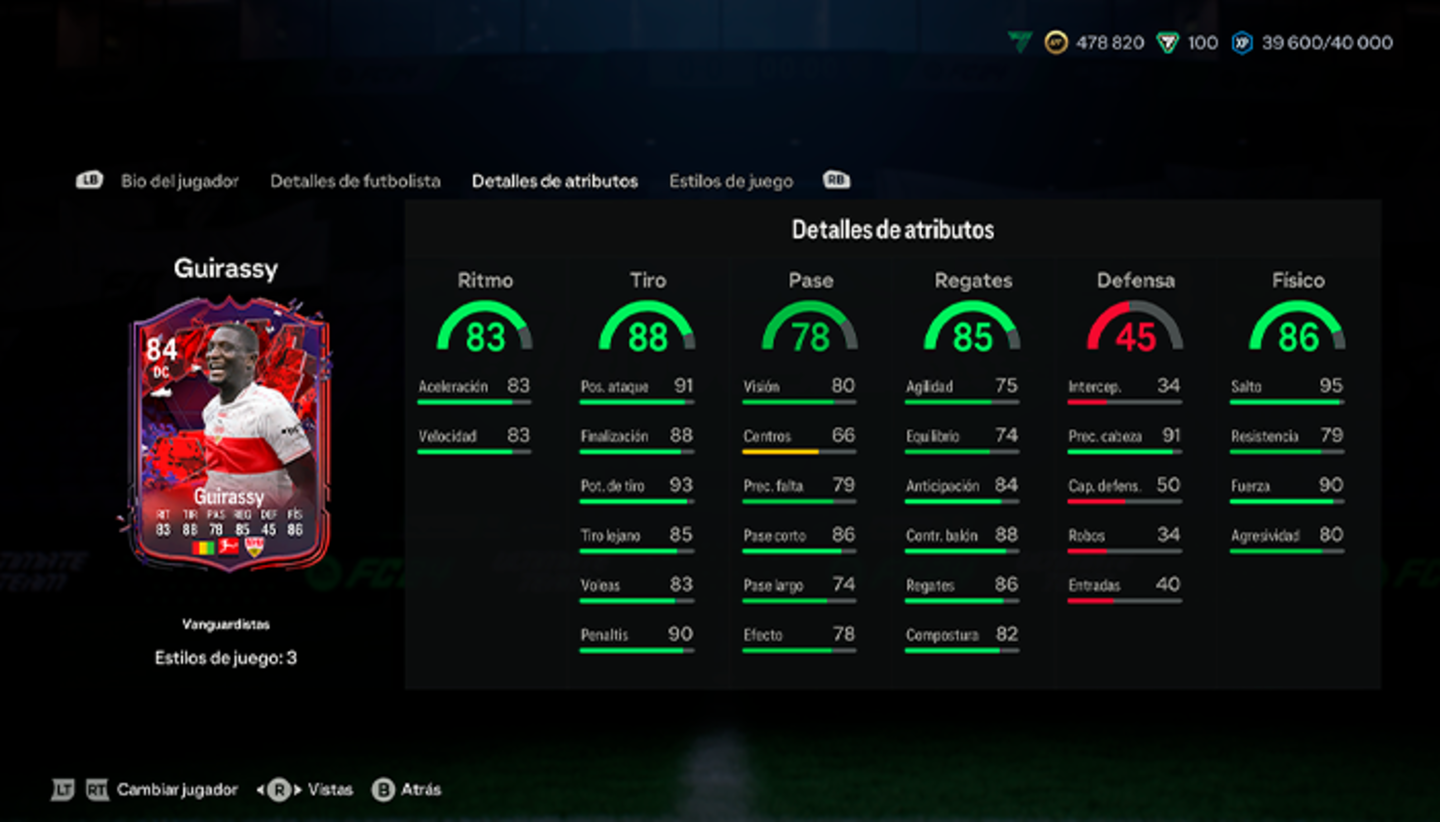Select the Bundesliga league logo on the card

228,547
